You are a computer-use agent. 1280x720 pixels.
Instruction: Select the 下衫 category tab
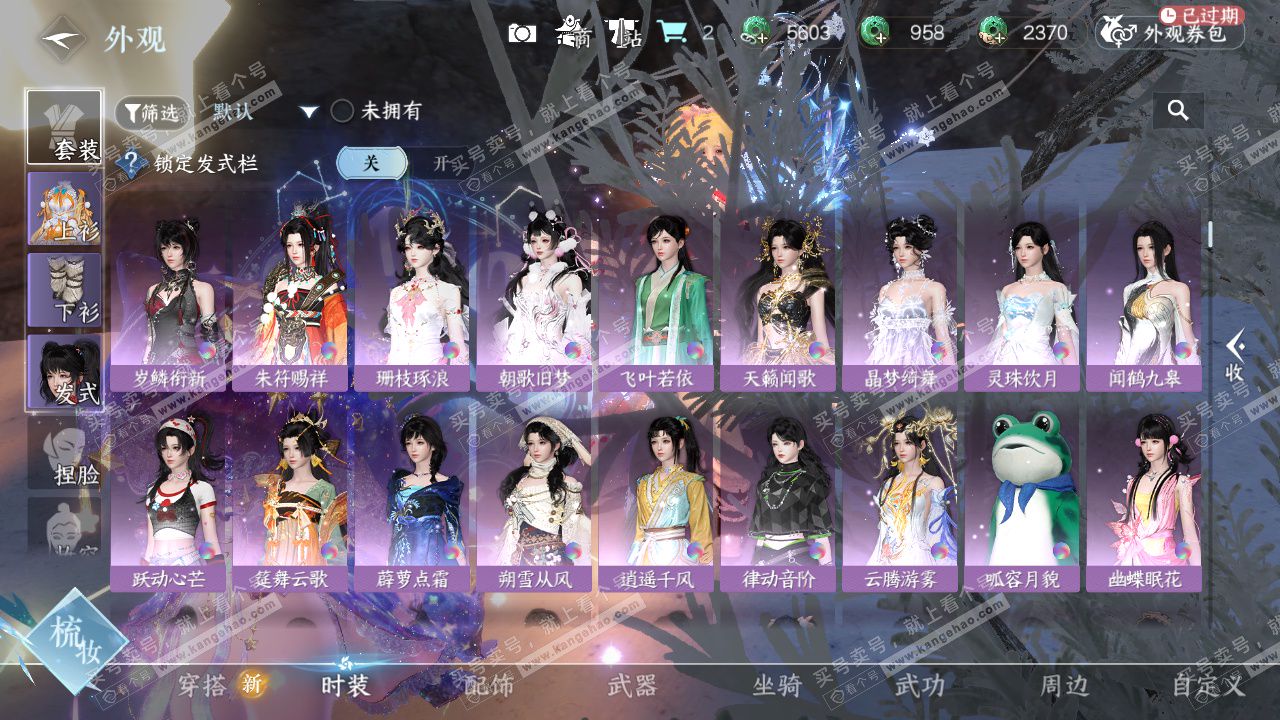point(64,290)
